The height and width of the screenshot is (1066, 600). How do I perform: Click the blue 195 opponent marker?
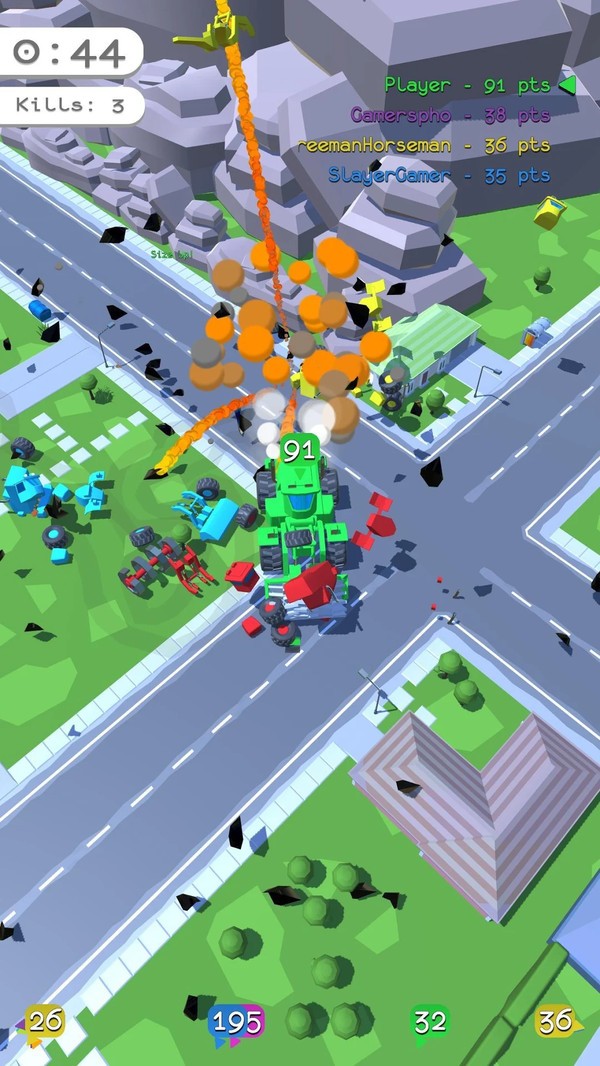237,1022
